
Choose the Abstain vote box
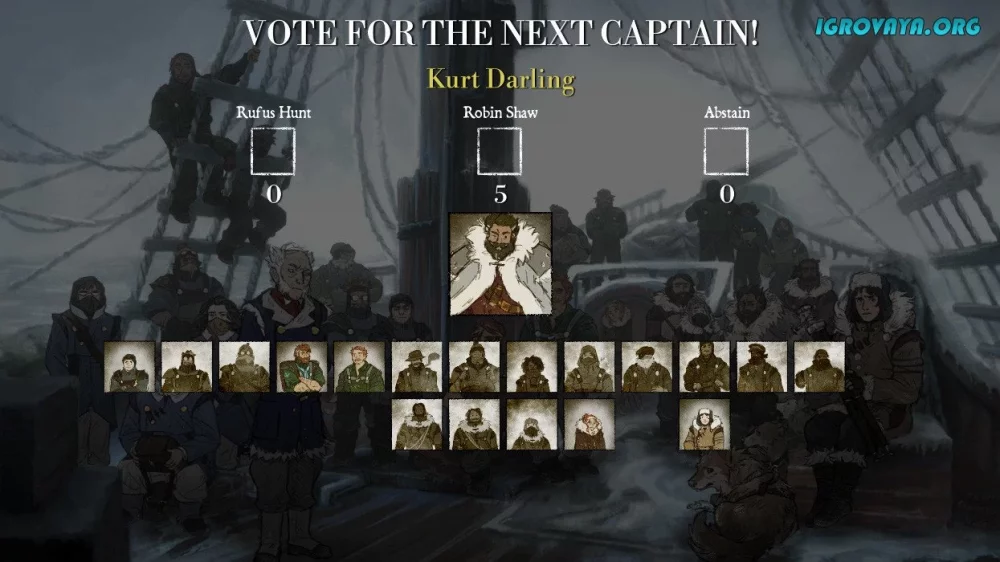[x=726, y=152]
